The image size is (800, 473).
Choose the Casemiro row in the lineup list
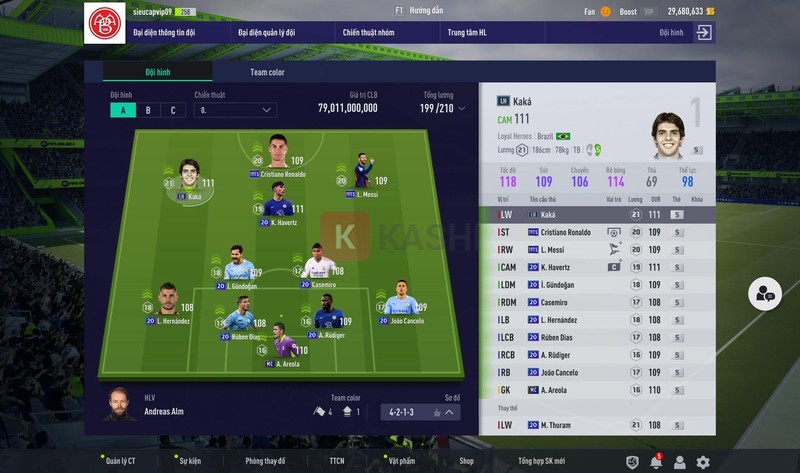[597, 301]
